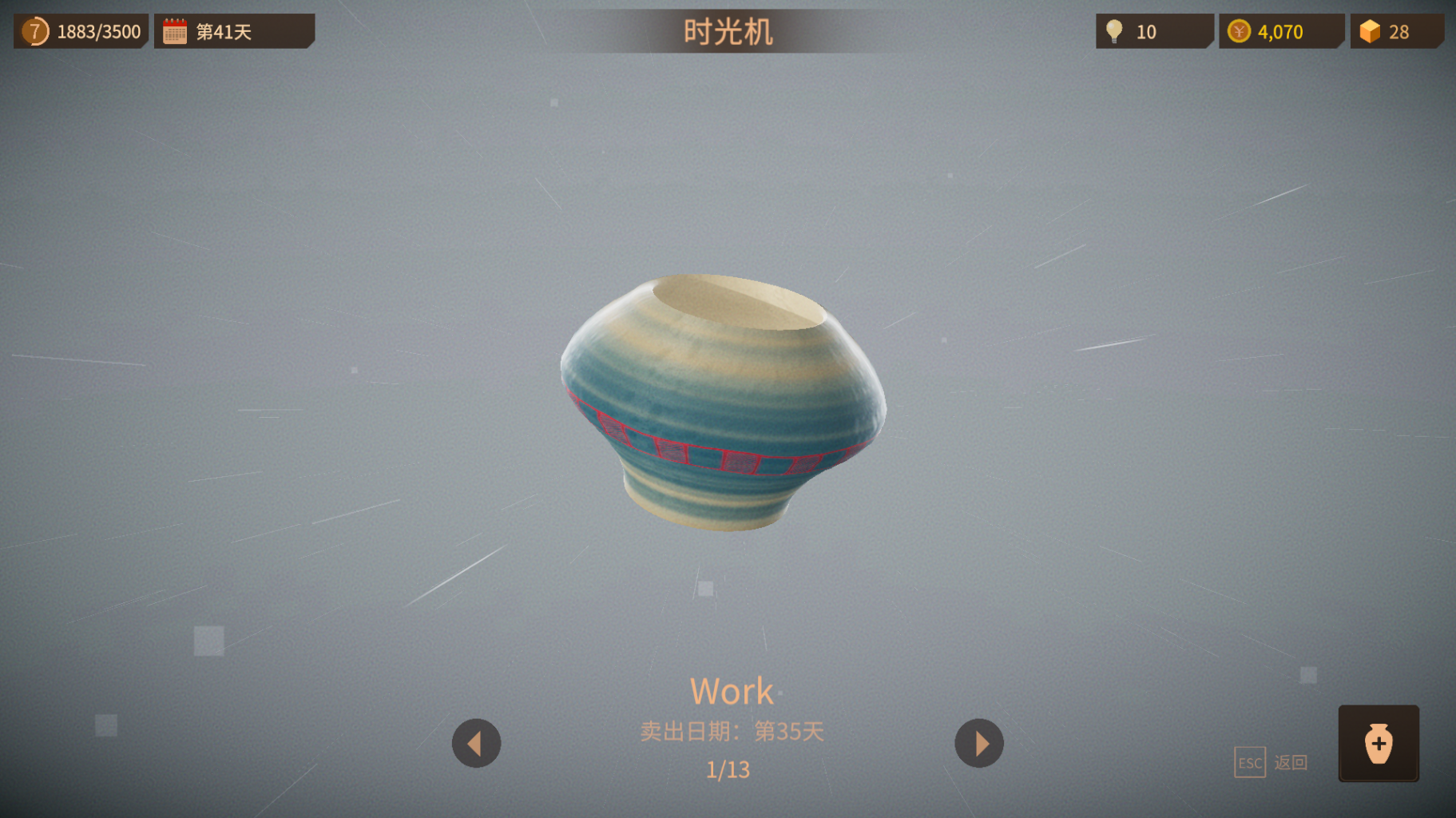
Task: Click the right arrow to view the next pot
Action: [979, 743]
